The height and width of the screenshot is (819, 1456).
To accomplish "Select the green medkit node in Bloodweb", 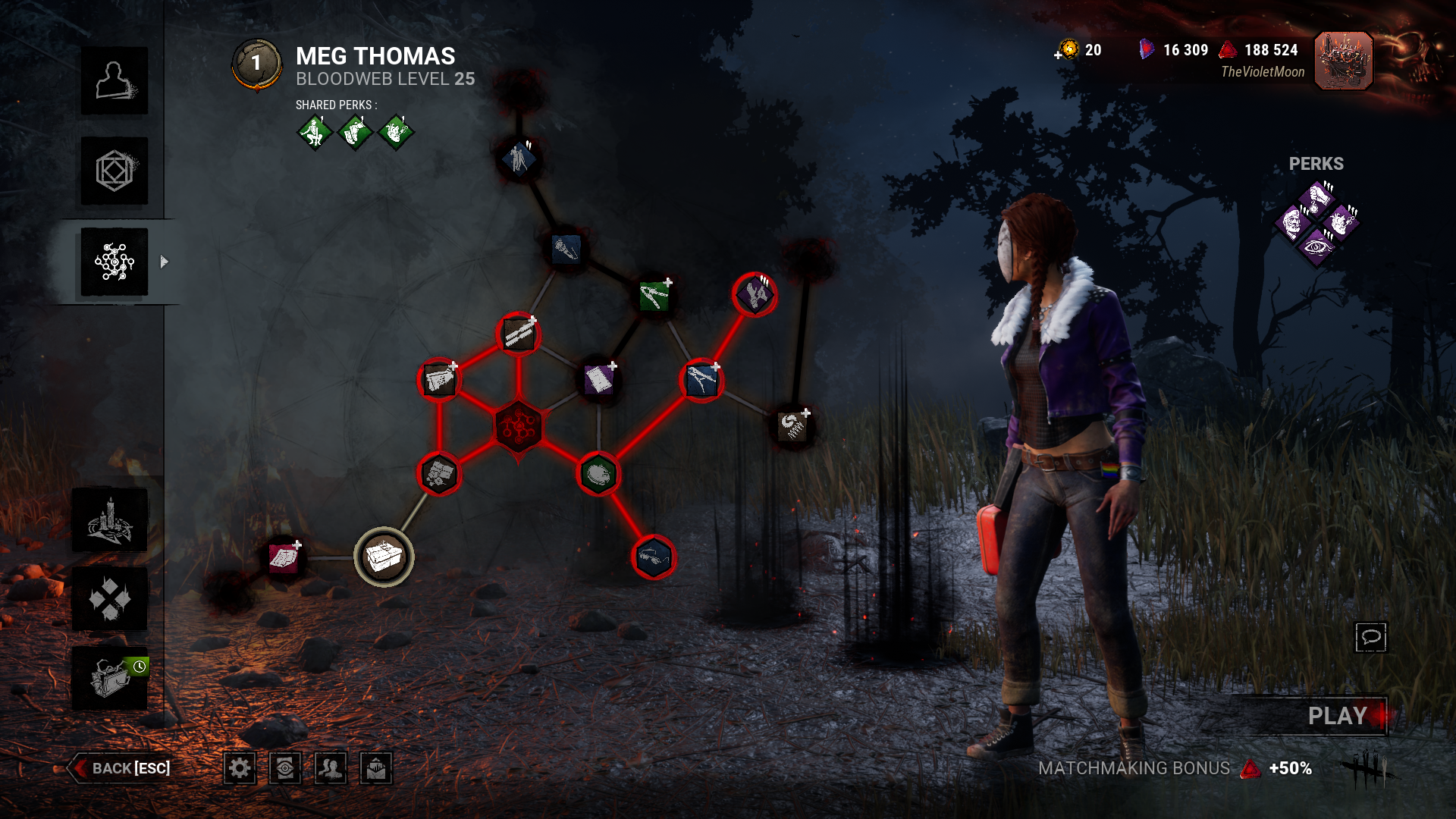I will pos(654,296).
